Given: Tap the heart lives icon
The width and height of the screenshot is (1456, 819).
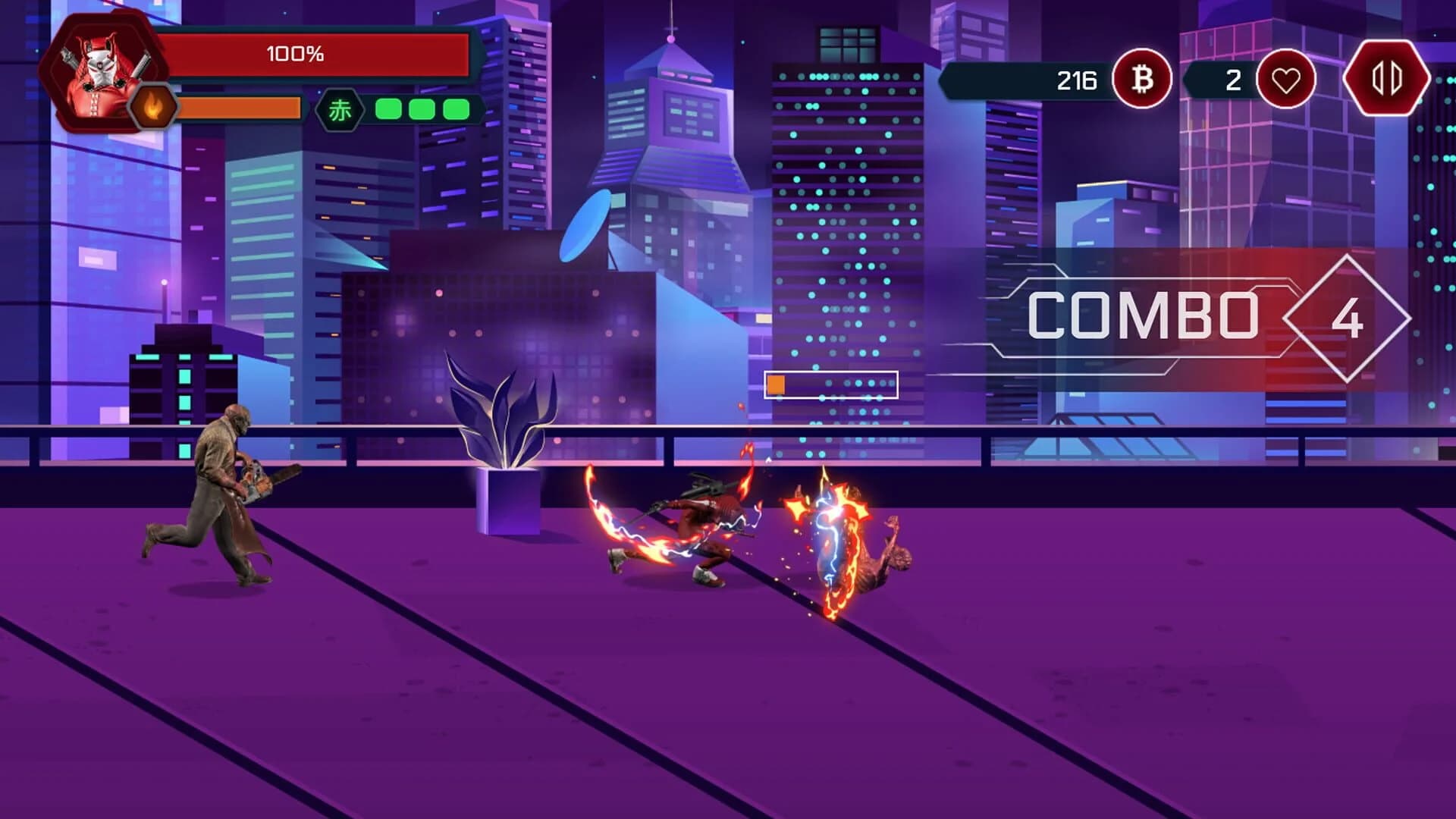Looking at the screenshot, I should 1285,80.
